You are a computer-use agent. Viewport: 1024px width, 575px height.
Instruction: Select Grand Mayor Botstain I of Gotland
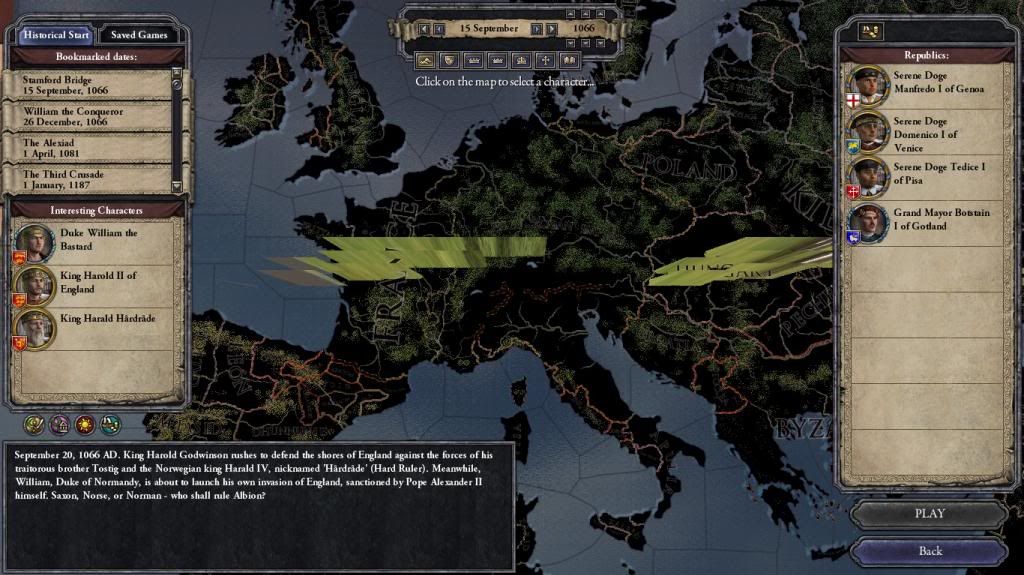(920, 221)
